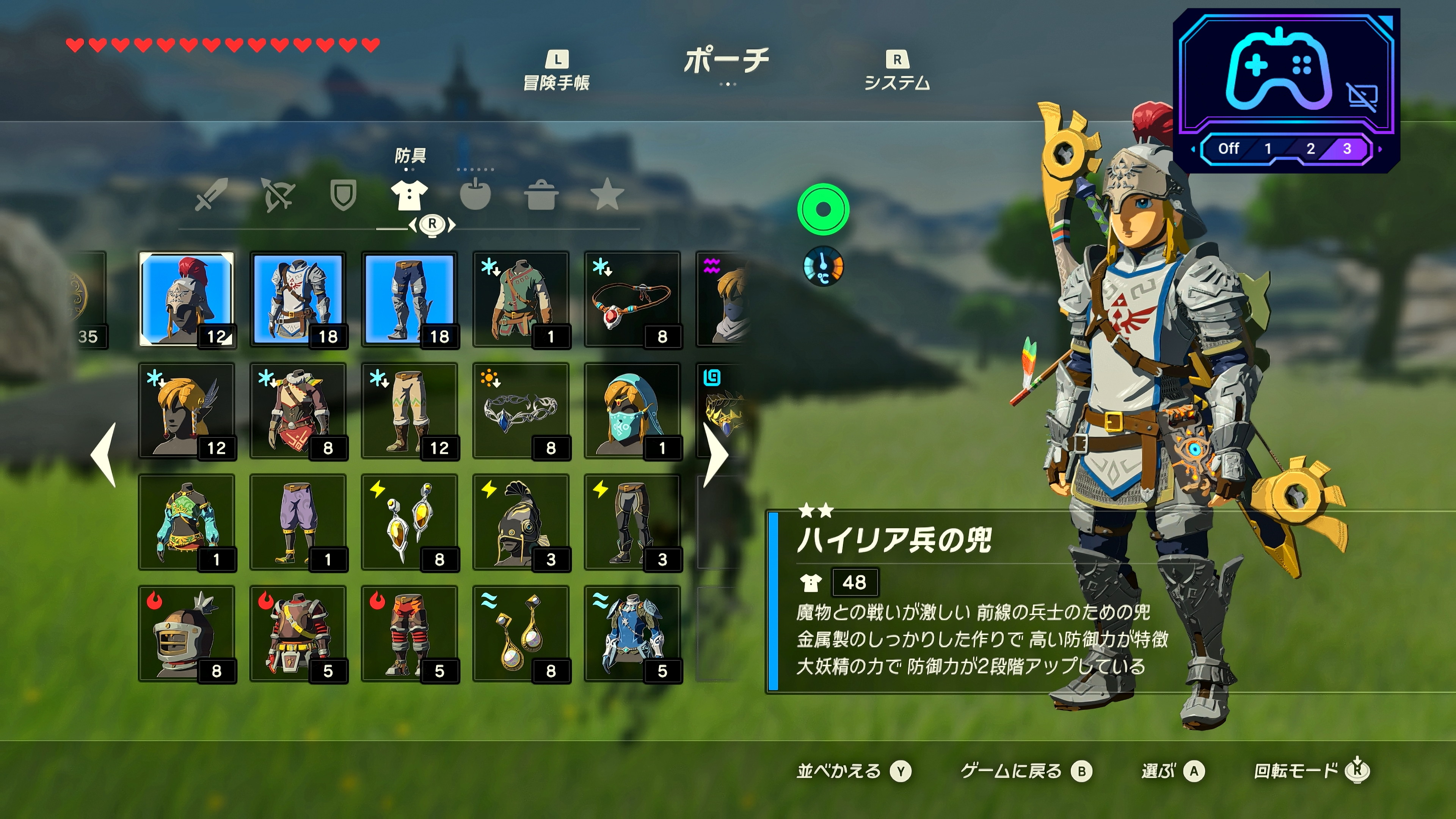Image resolution: width=1456 pixels, height=819 pixels.
Task: Open the star key items tab
Action: (607, 195)
